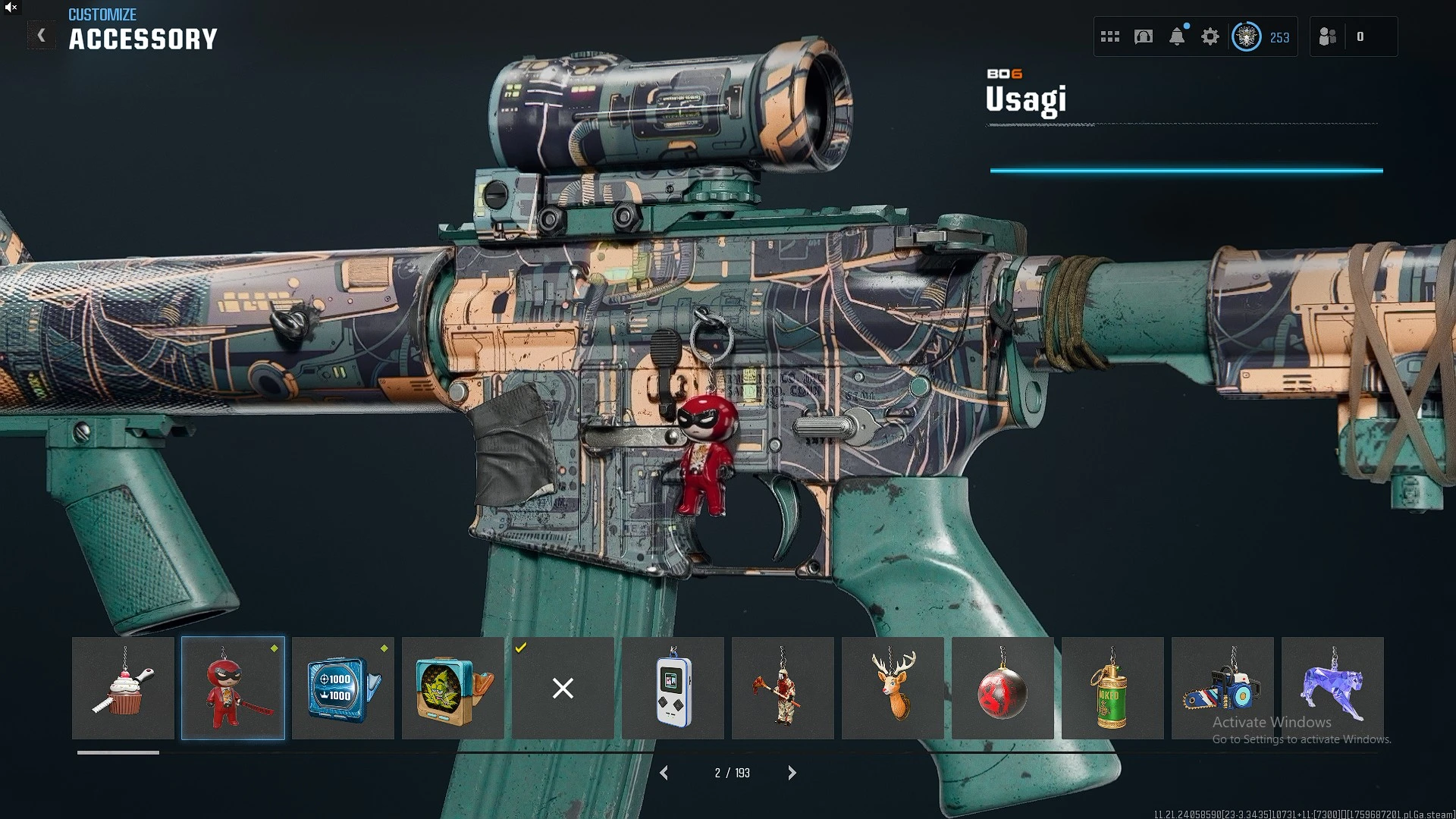
Task: Open the grid menu icon
Action: [x=1110, y=36]
